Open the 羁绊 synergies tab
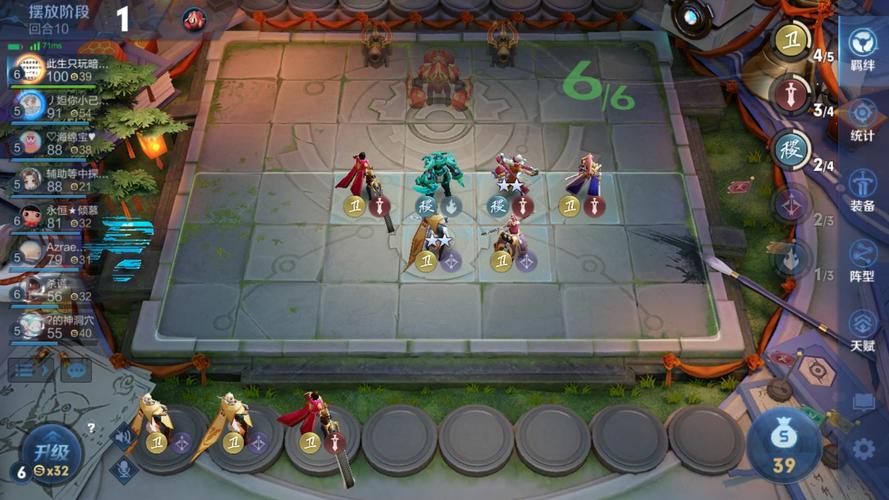 pyautogui.click(x=862, y=50)
